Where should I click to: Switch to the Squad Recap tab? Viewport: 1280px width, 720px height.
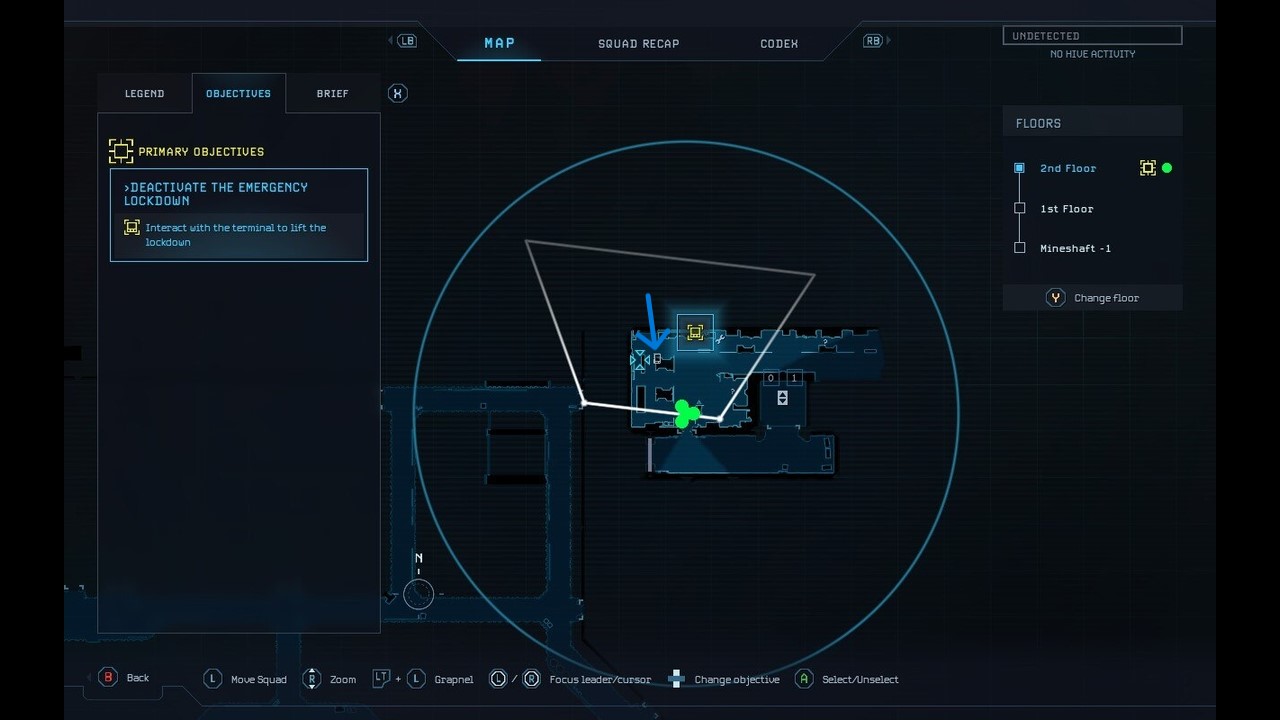[638, 43]
